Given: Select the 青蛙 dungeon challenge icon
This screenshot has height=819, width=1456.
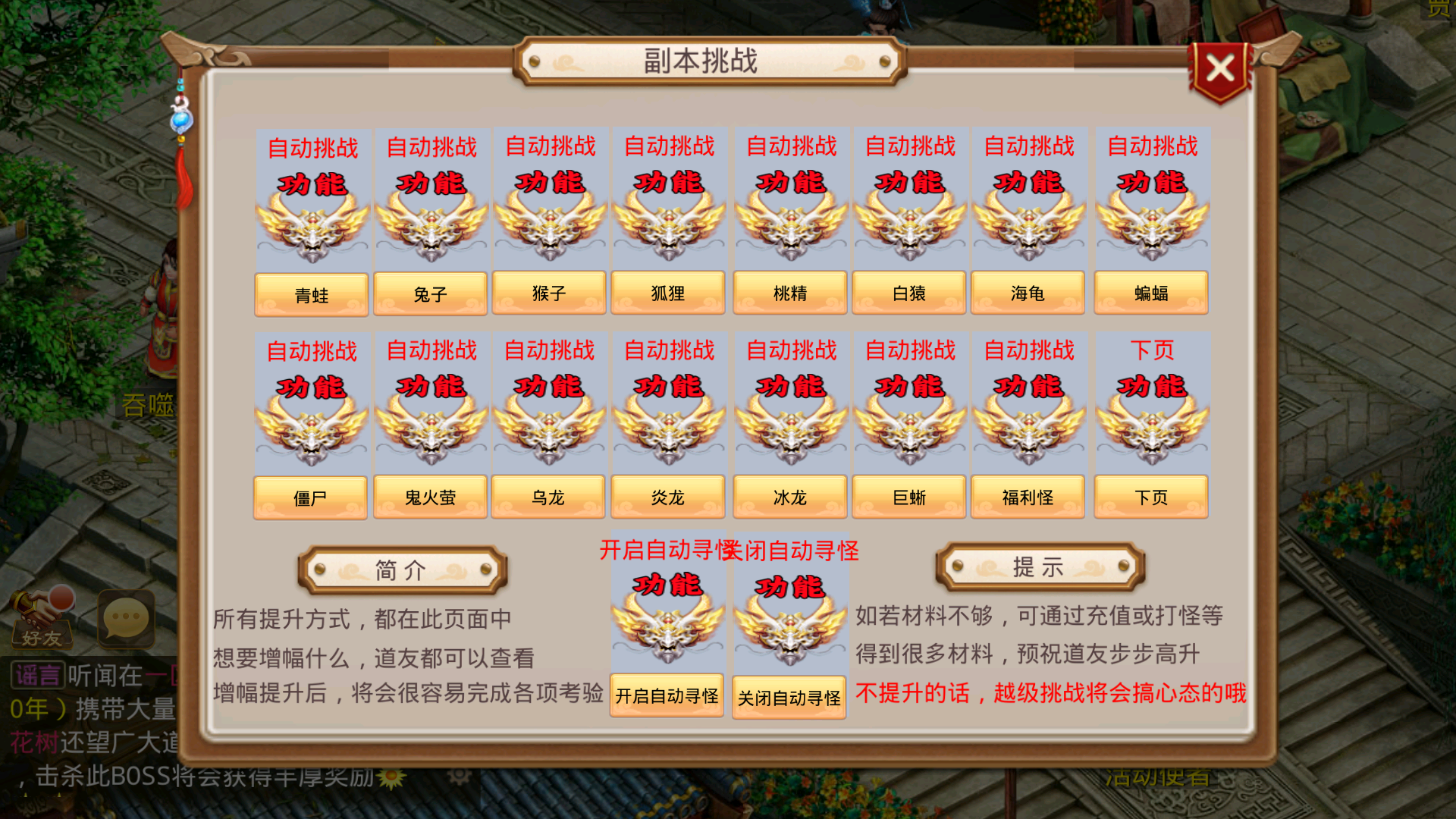Looking at the screenshot, I should (312, 212).
